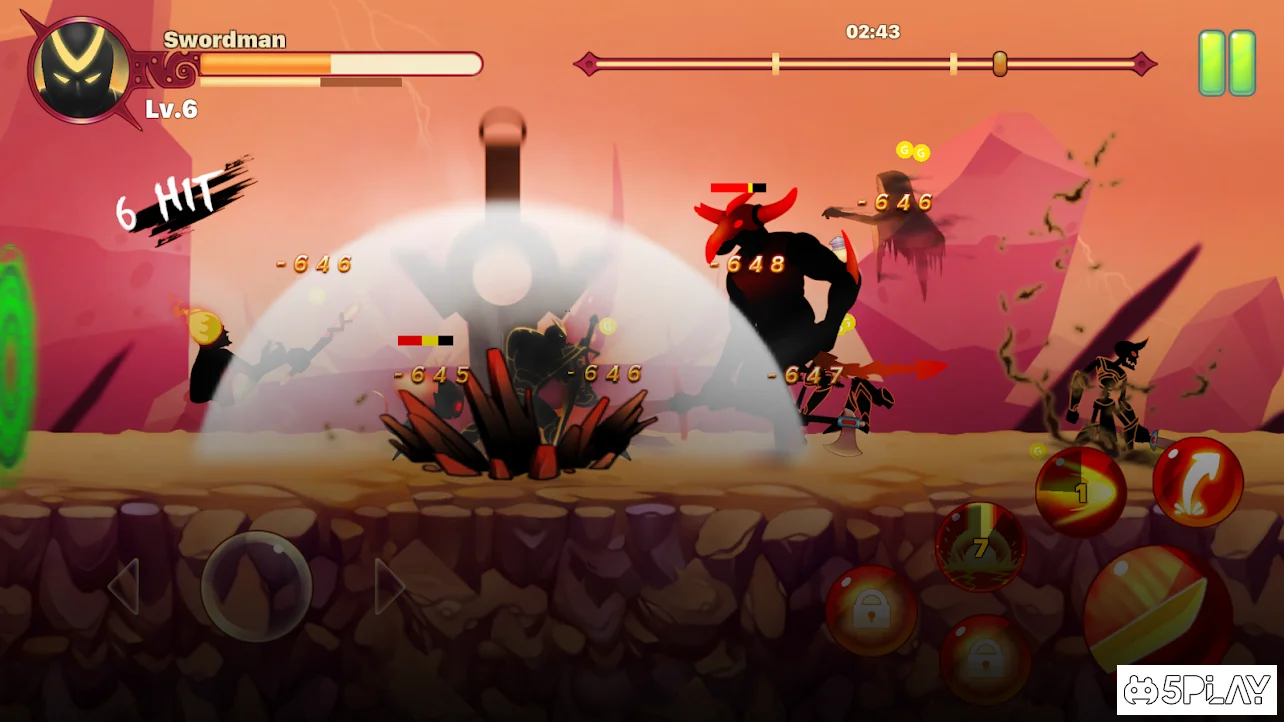Trigger the ground burst skill showing 7
Image resolution: width=1284 pixels, height=722 pixels.
pyautogui.click(x=980, y=547)
